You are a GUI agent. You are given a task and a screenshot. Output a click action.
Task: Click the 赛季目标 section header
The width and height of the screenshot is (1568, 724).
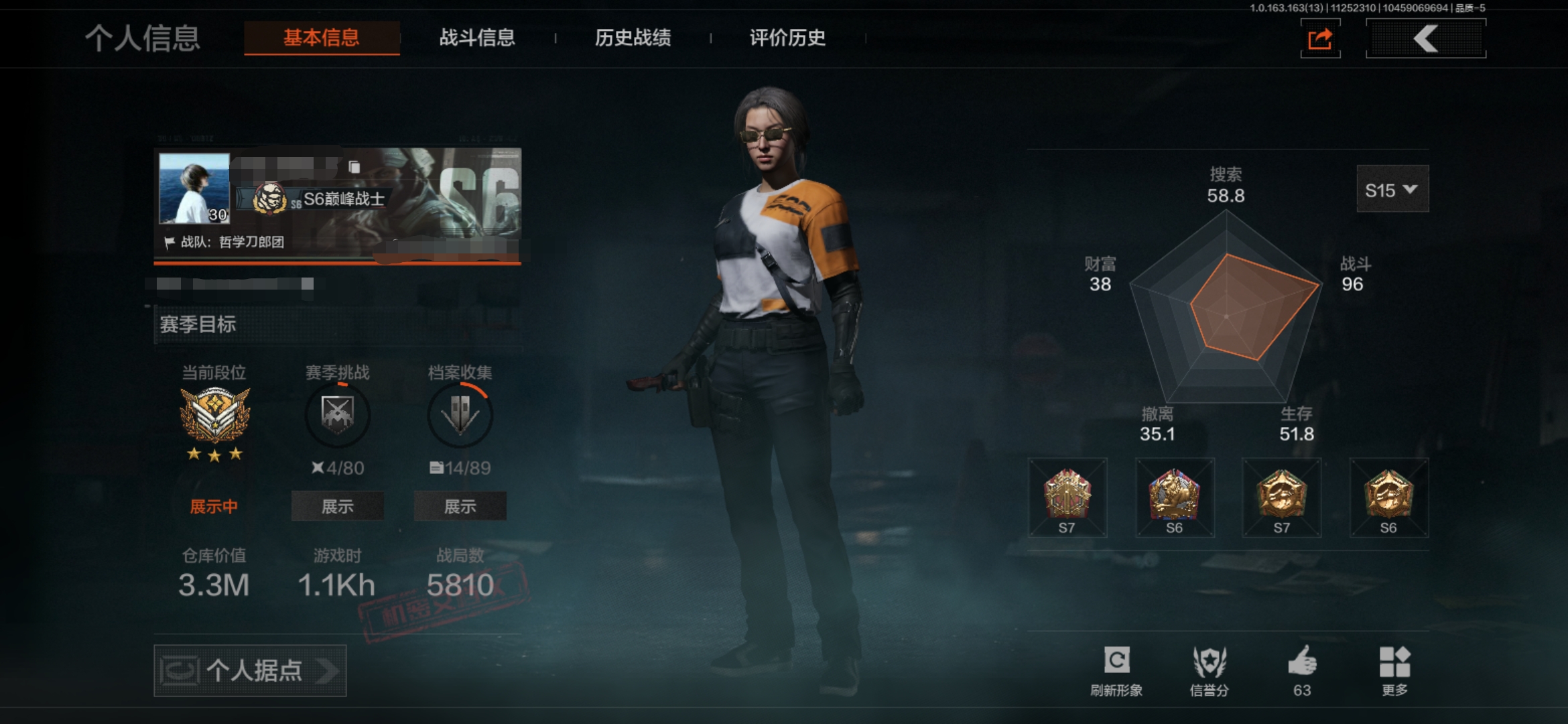pos(198,324)
